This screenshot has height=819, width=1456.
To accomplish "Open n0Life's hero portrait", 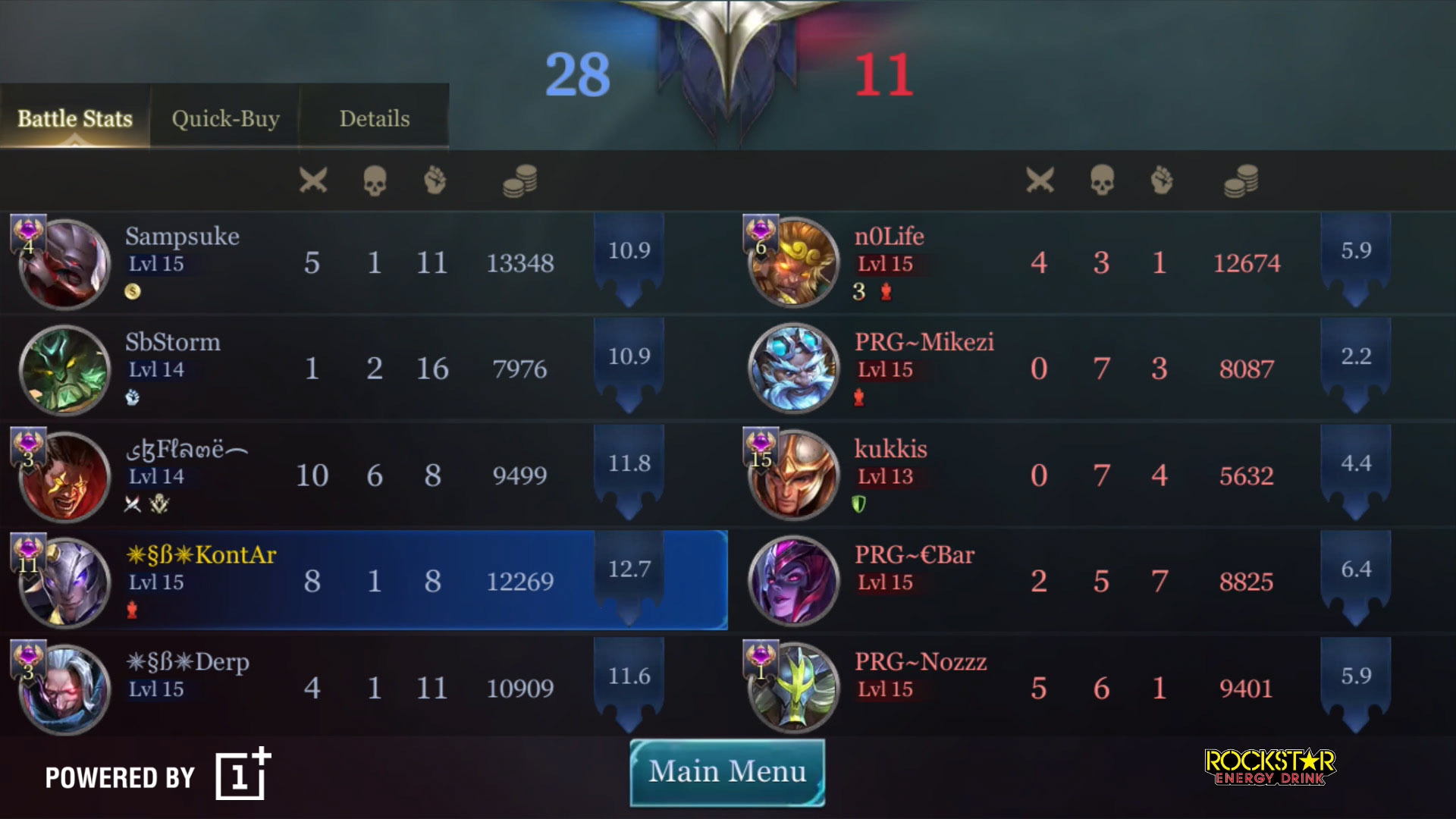I will [x=793, y=263].
